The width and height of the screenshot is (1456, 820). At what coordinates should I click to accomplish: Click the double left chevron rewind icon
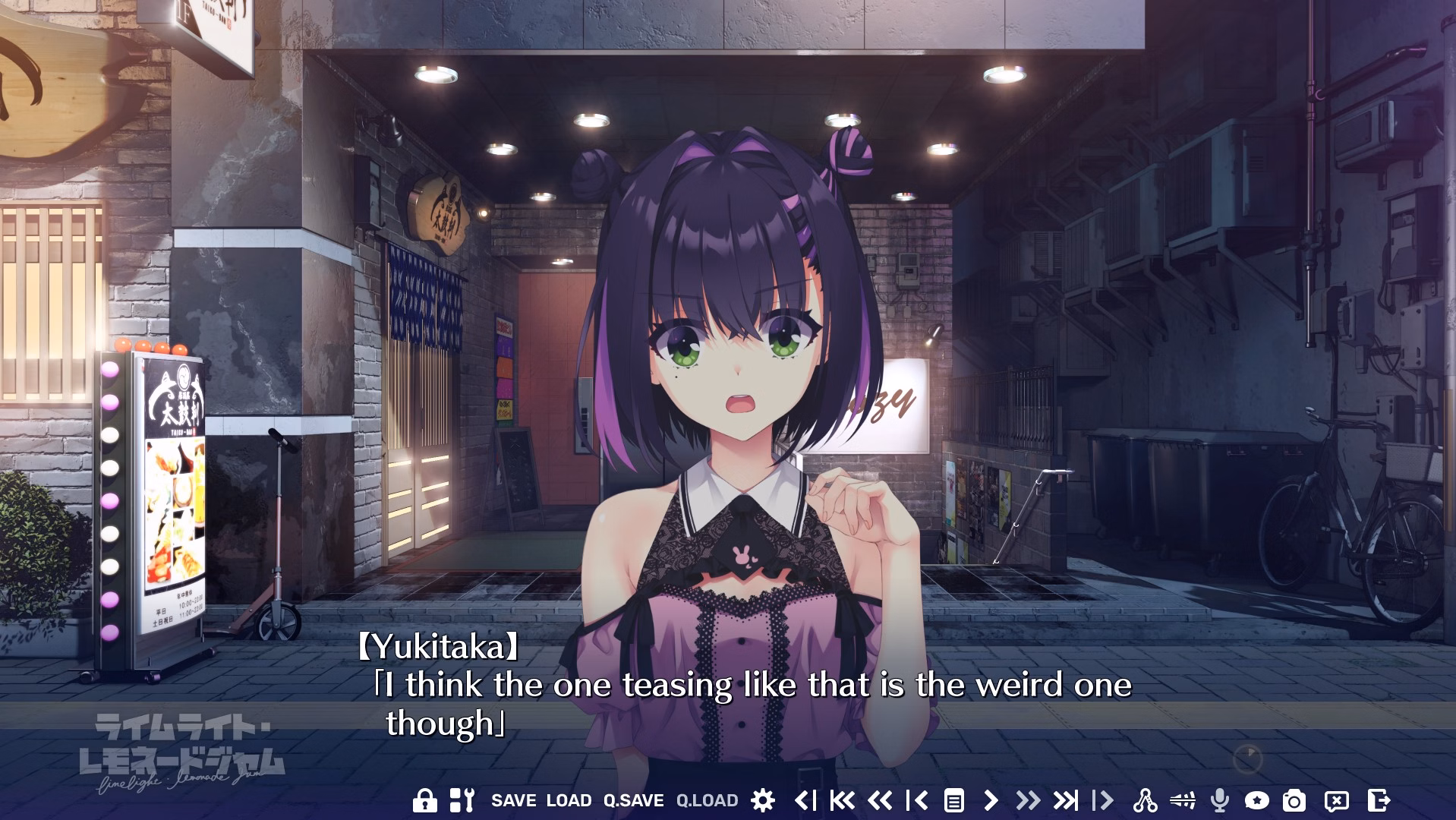880,800
